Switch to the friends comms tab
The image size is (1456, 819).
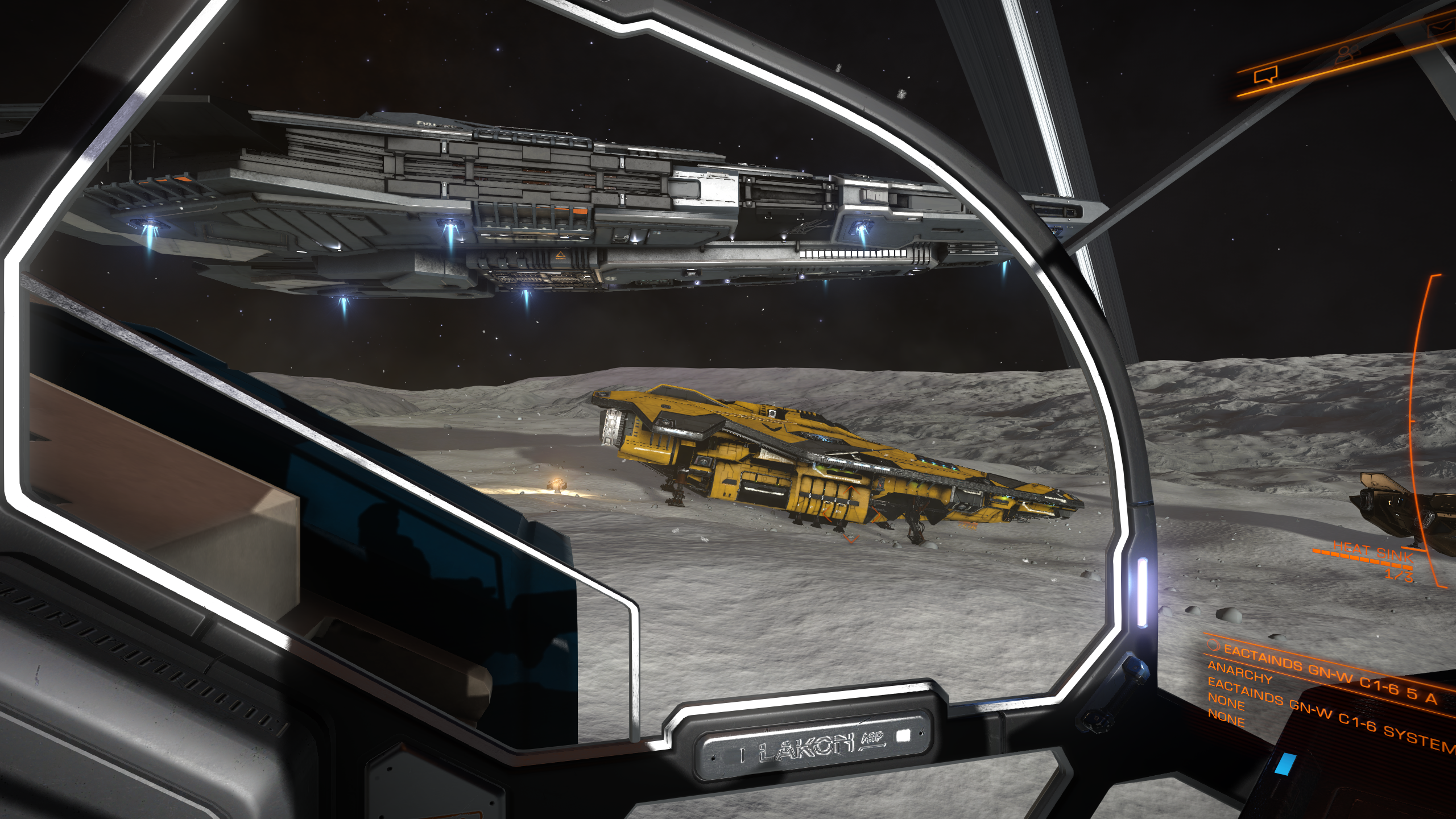(x=1347, y=54)
